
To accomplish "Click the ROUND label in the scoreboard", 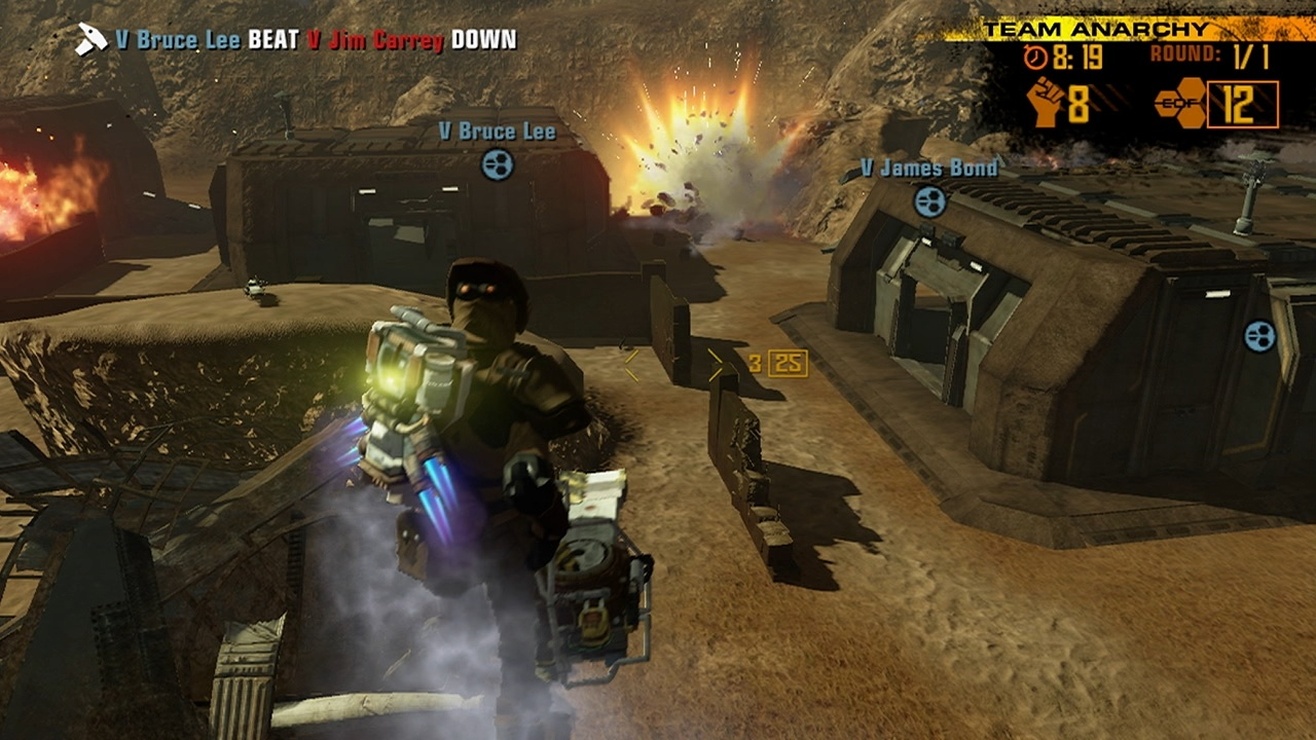I will pyautogui.click(x=1185, y=52).
